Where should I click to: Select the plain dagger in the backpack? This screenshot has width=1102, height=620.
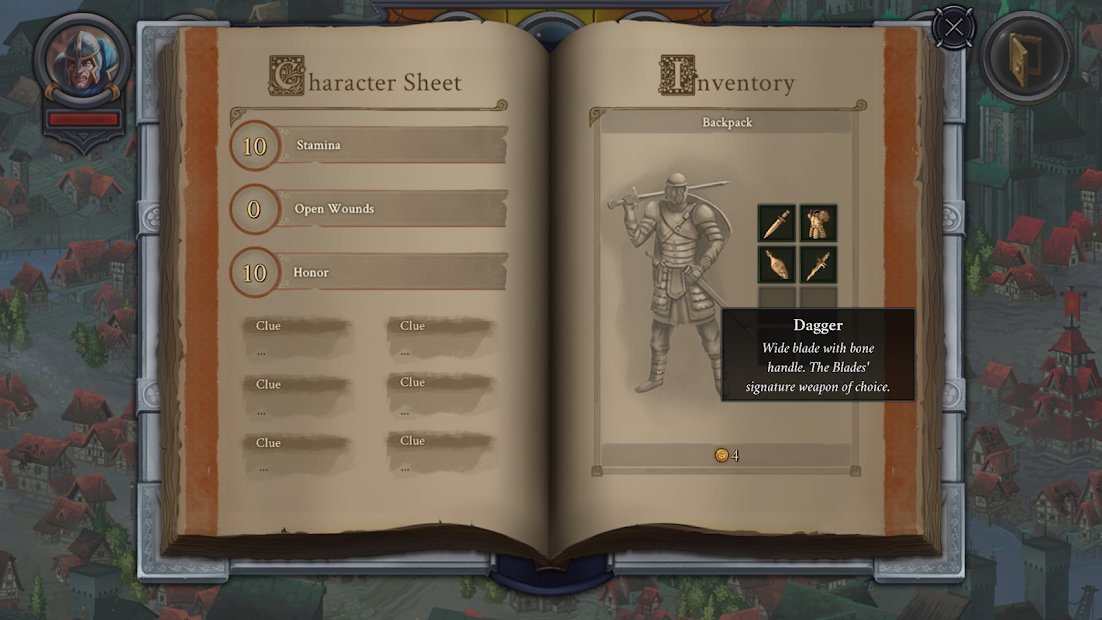[x=776, y=224]
